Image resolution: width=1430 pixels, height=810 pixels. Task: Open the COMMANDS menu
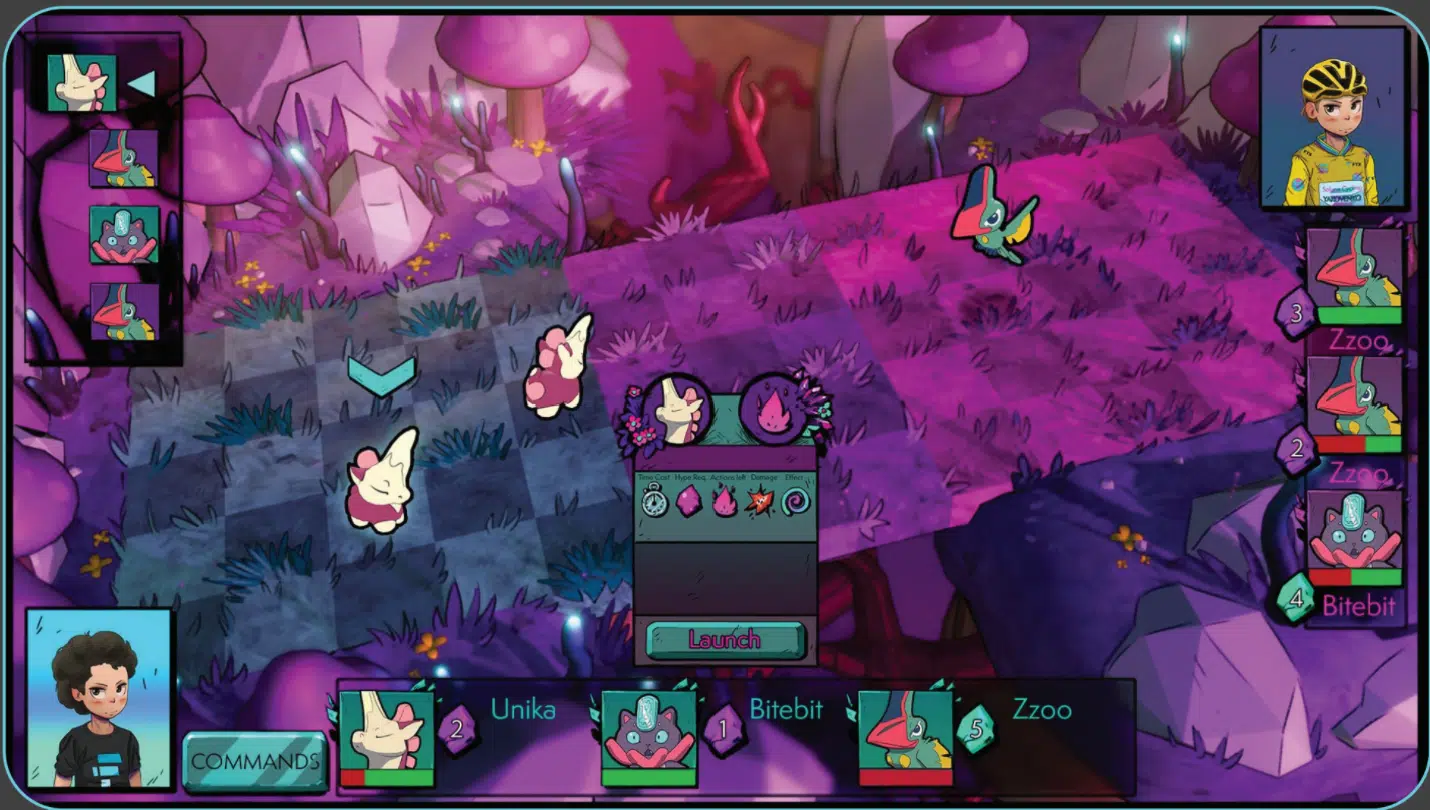click(x=255, y=762)
